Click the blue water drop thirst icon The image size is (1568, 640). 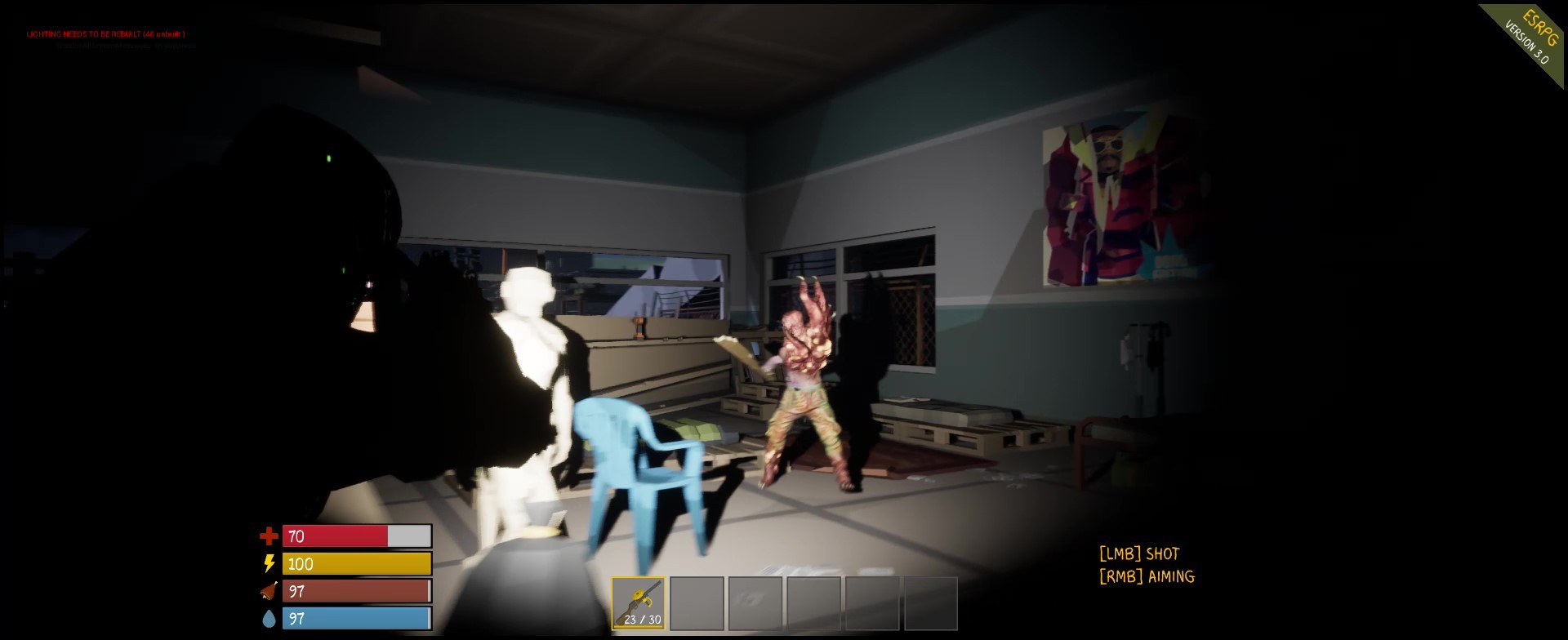[x=269, y=618]
